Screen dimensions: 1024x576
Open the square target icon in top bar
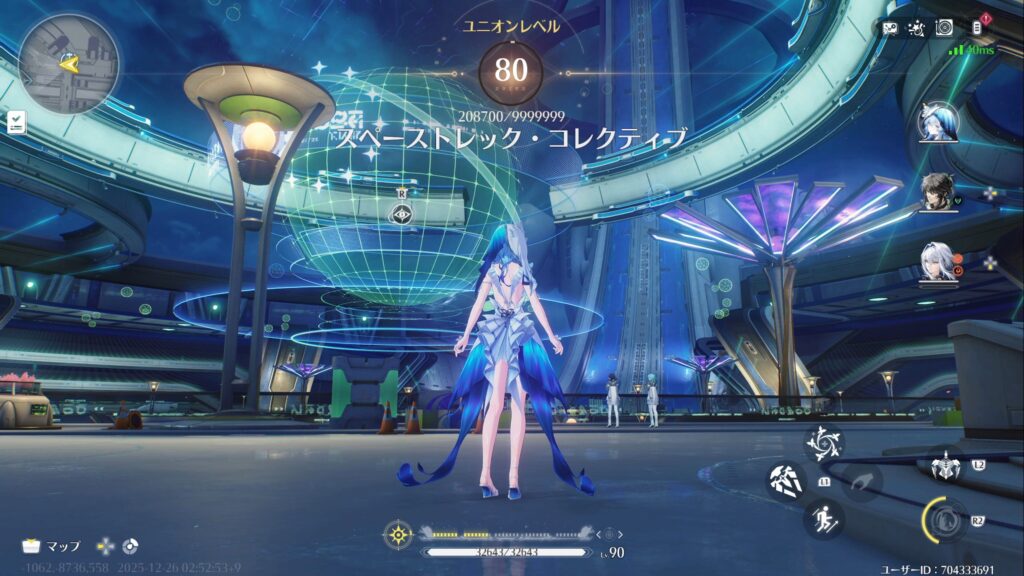[943, 28]
